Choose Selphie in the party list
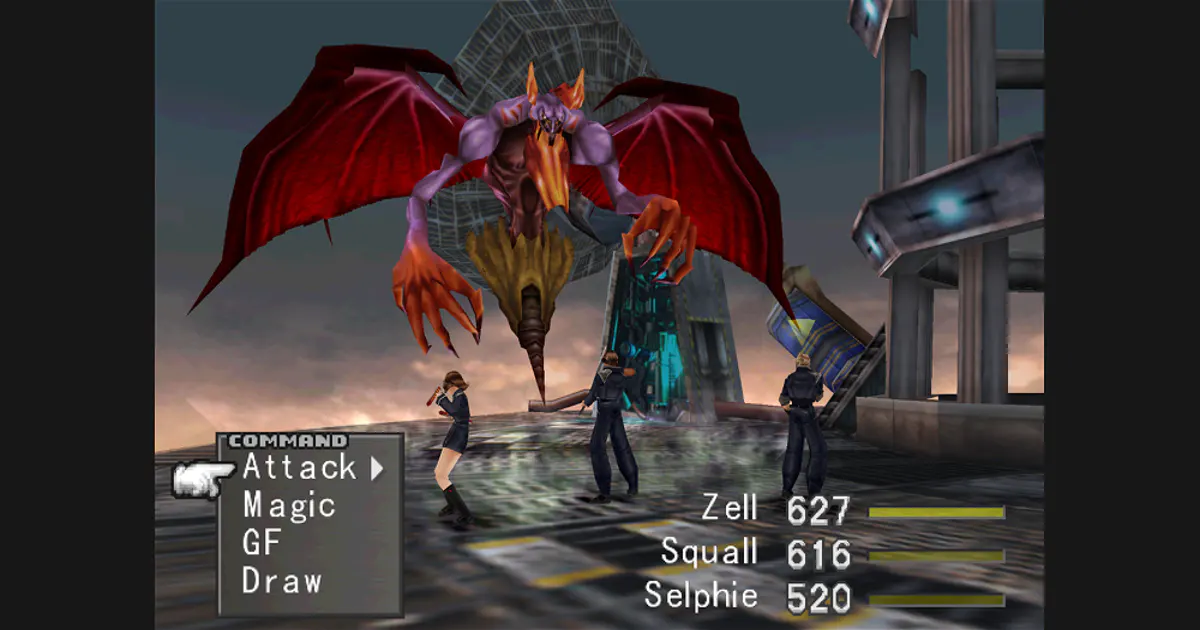 tap(700, 595)
